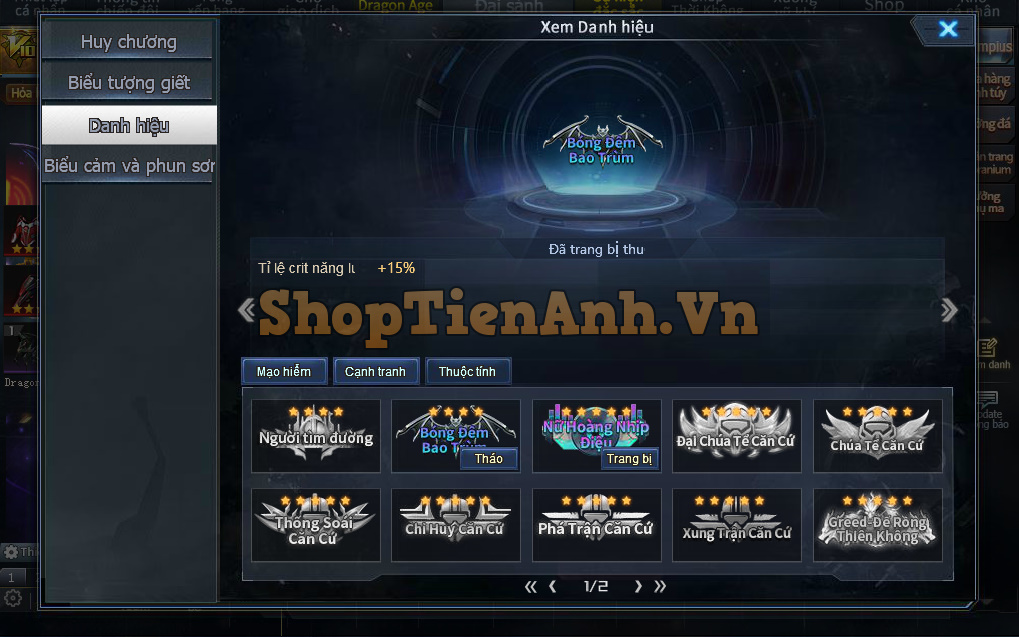This screenshot has height=637, width=1019.
Task: Open the Biểu tượng giết tab
Action: point(128,83)
